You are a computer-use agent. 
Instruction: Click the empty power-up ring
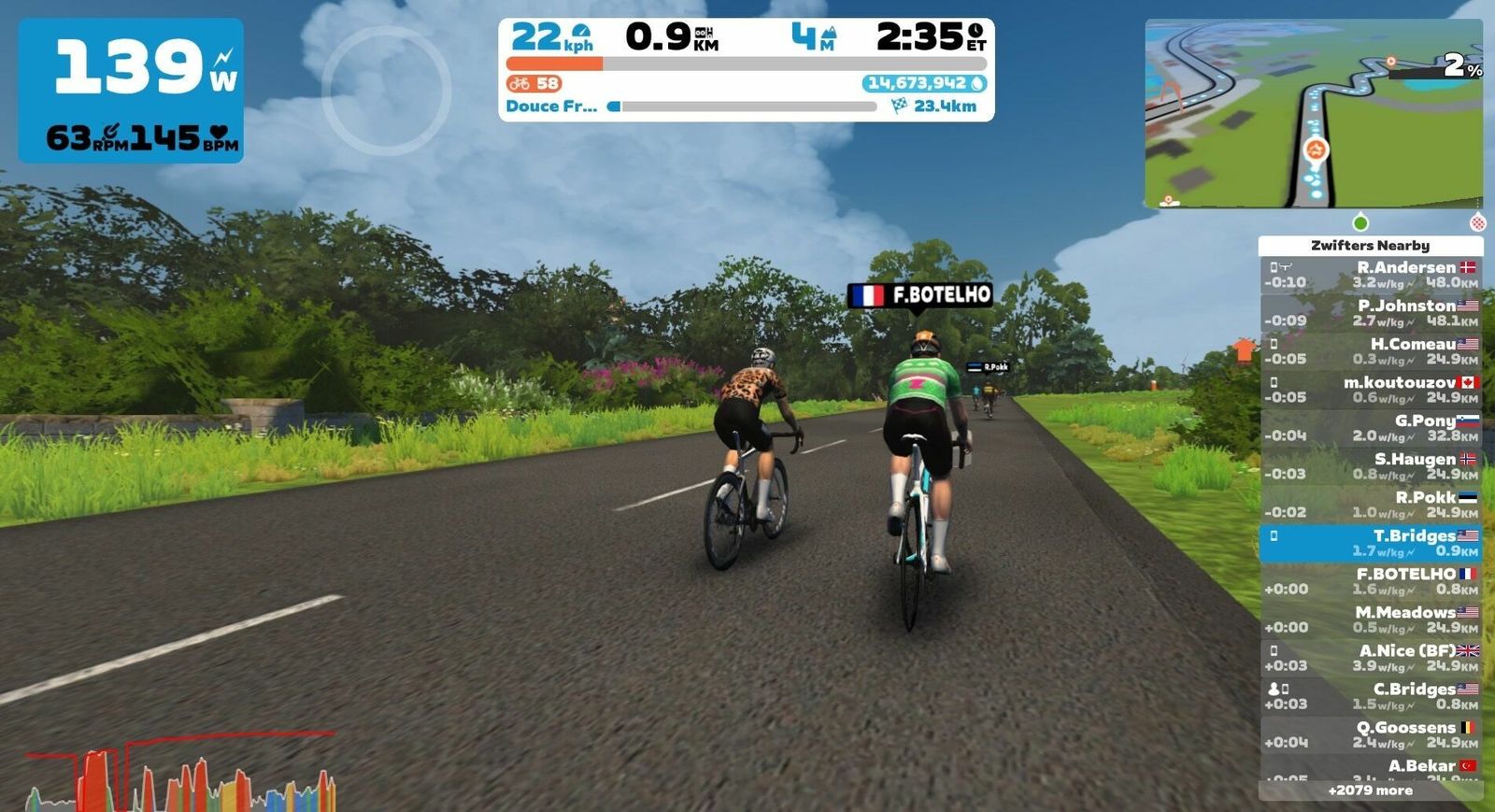(386, 91)
